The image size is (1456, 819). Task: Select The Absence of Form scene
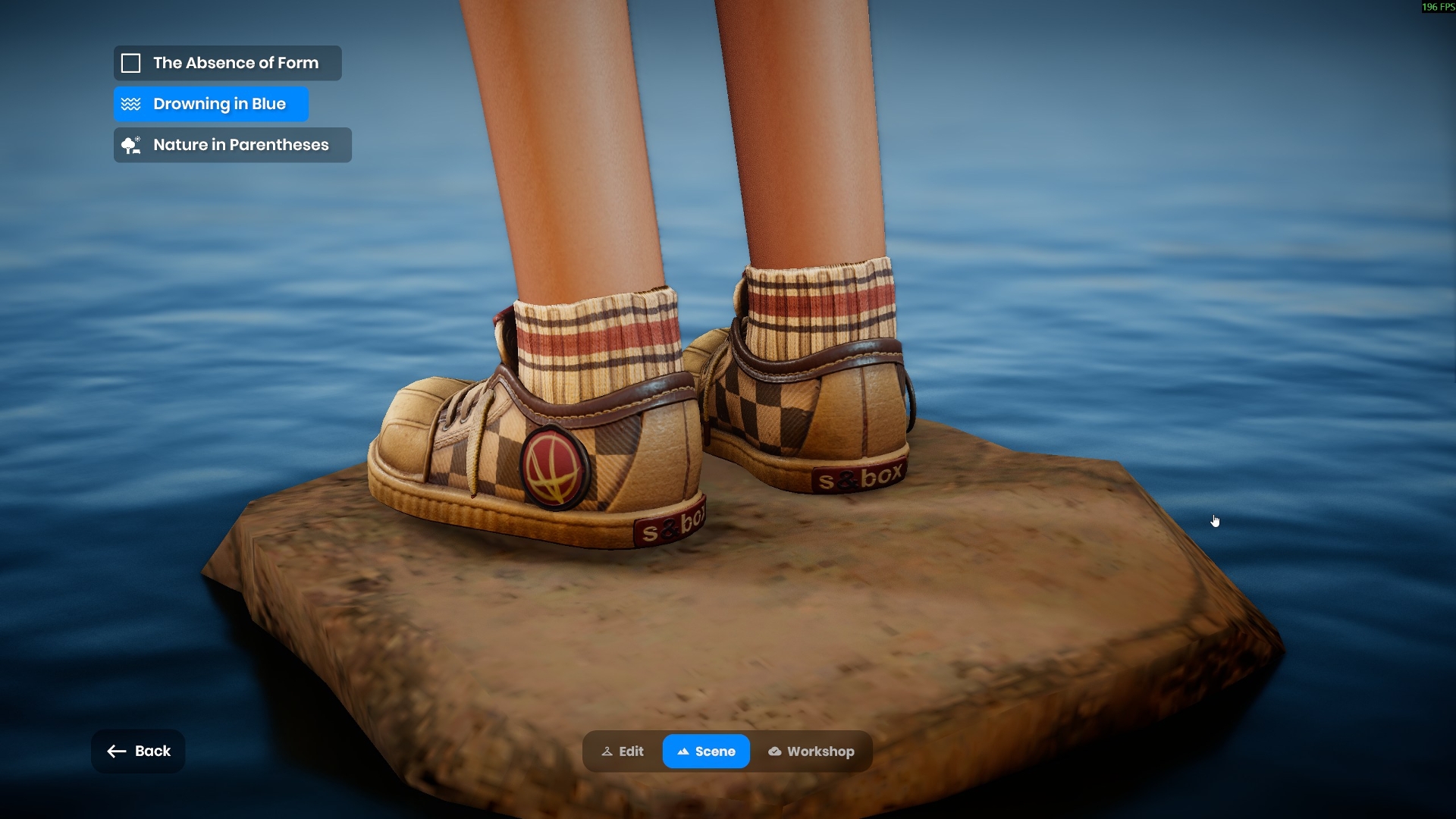point(227,63)
